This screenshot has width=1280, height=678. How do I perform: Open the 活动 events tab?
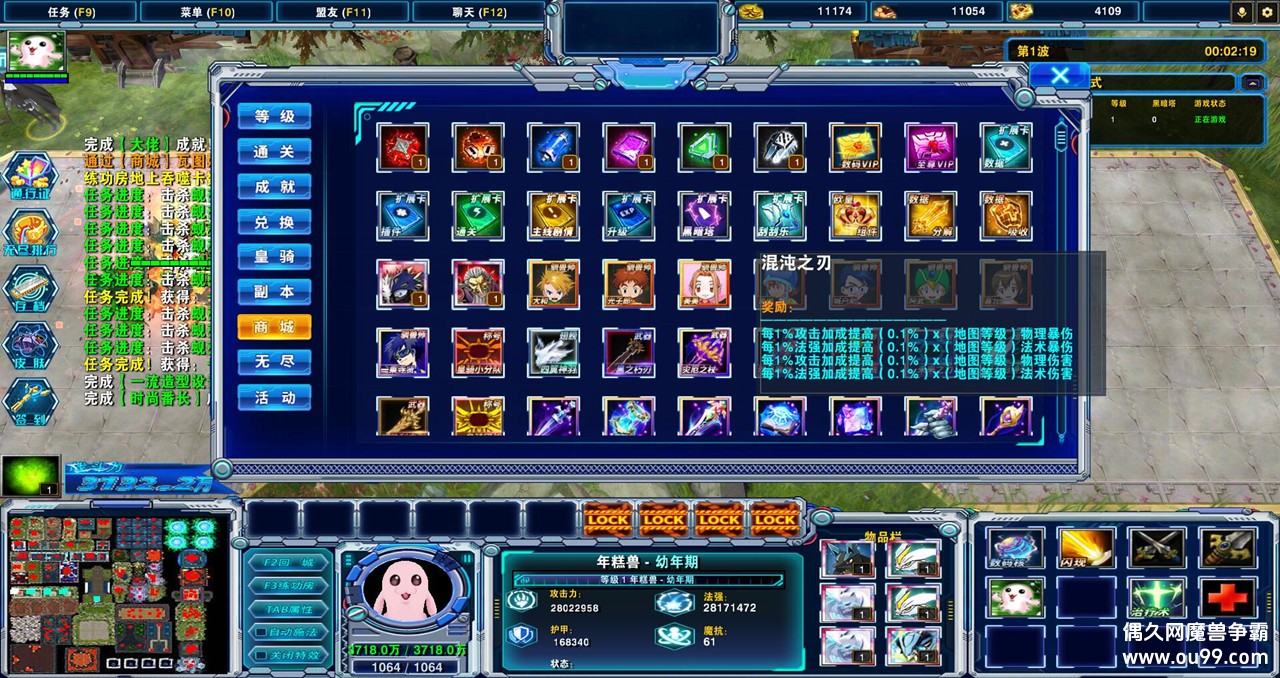click(274, 397)
